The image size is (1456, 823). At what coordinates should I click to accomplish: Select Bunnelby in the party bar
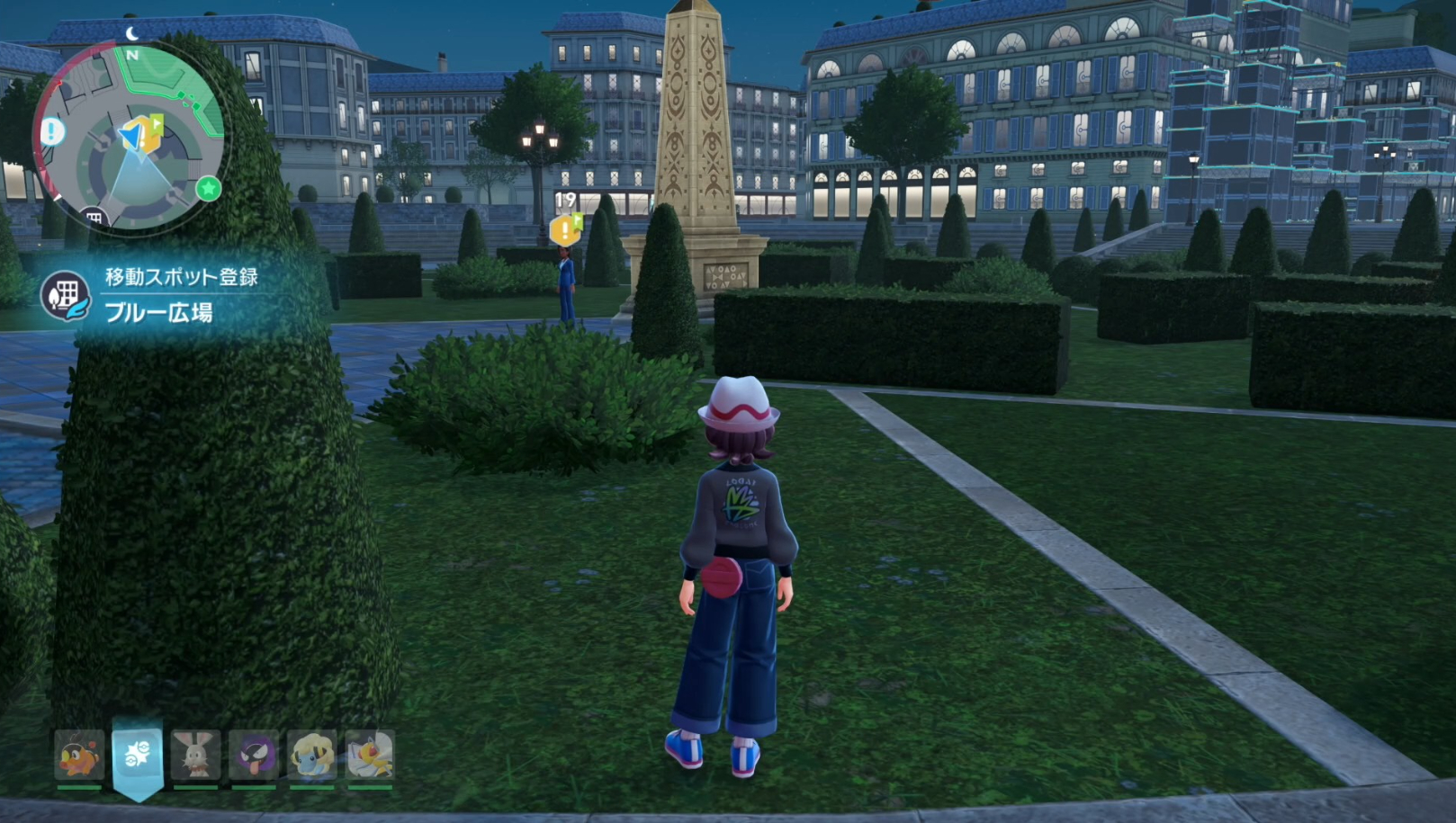(x=195, y=754)
